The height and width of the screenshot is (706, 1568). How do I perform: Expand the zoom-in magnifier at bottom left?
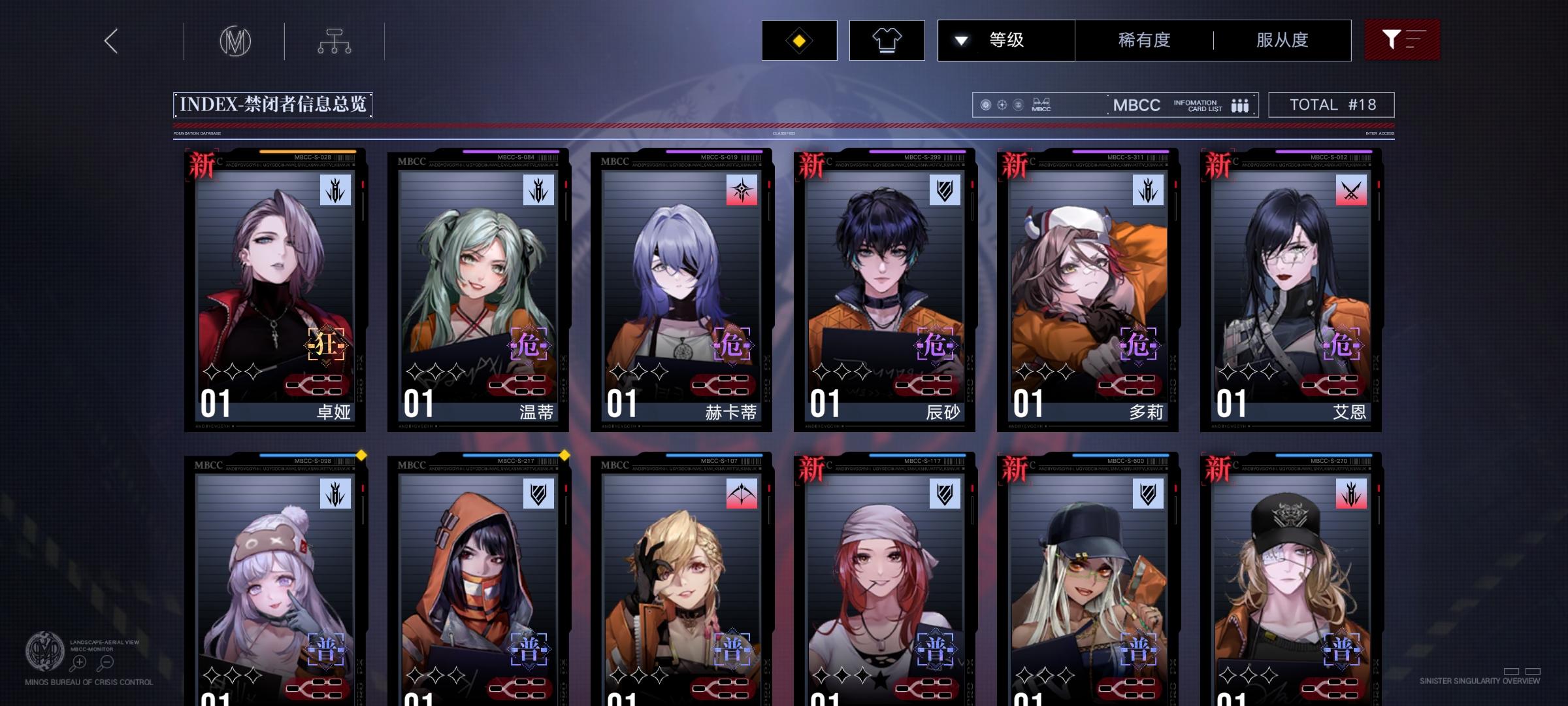point(79,662)
